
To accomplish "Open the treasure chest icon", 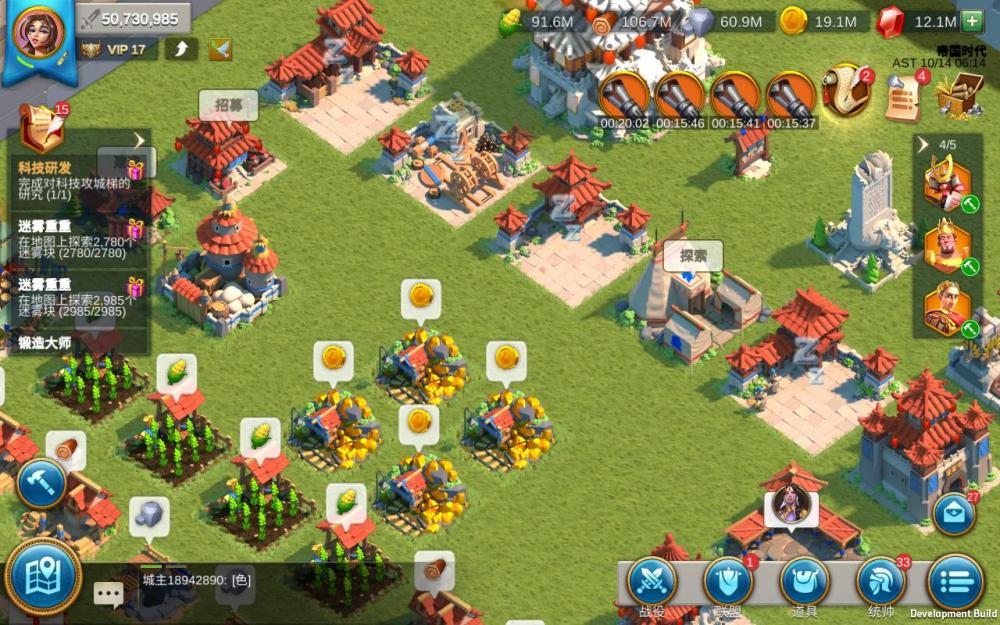I will tap(959, 97).
